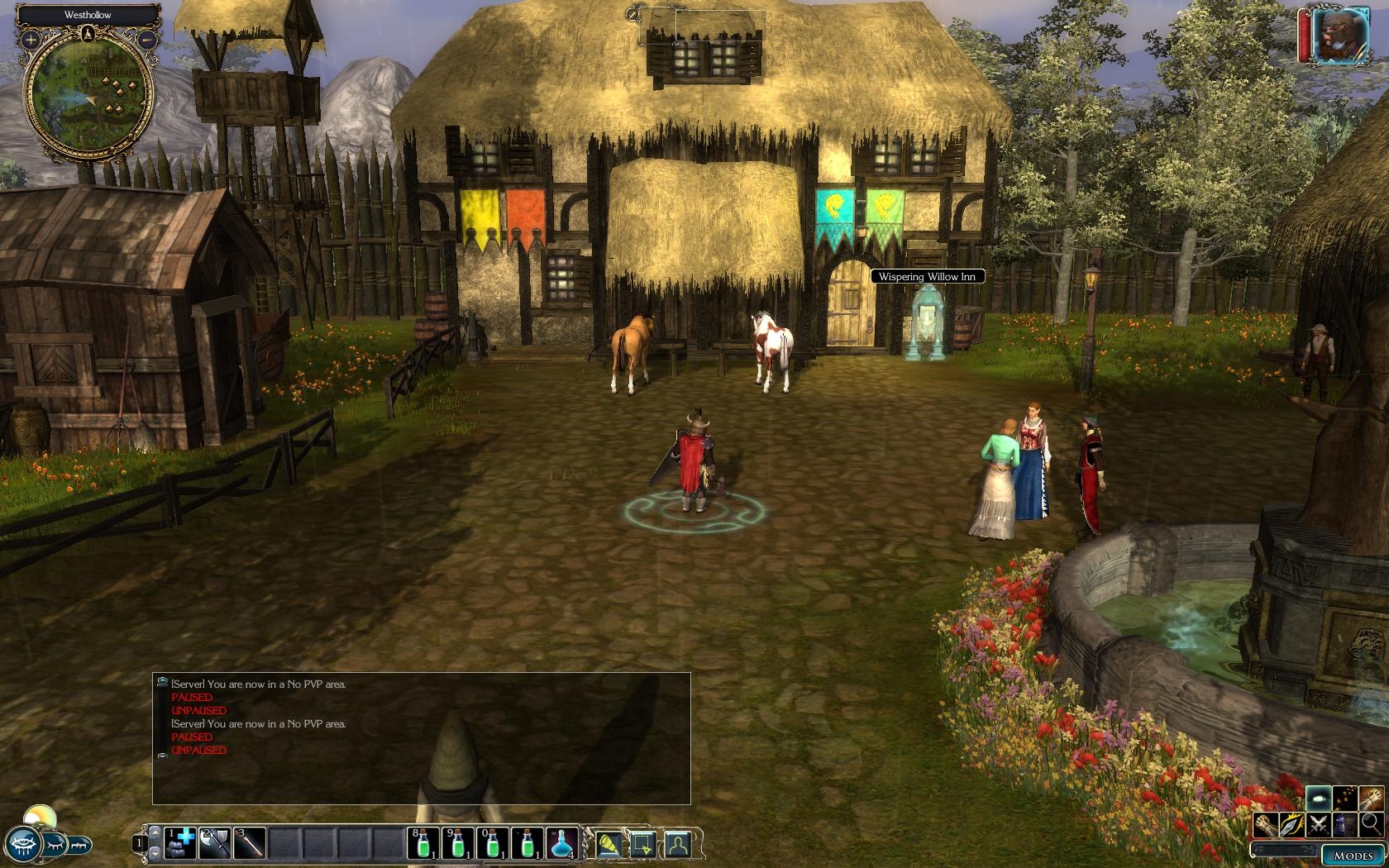Use the healing blue cross hotbar slot
The height and width of the screenshot is (868, 1389).
click(180, 842)
